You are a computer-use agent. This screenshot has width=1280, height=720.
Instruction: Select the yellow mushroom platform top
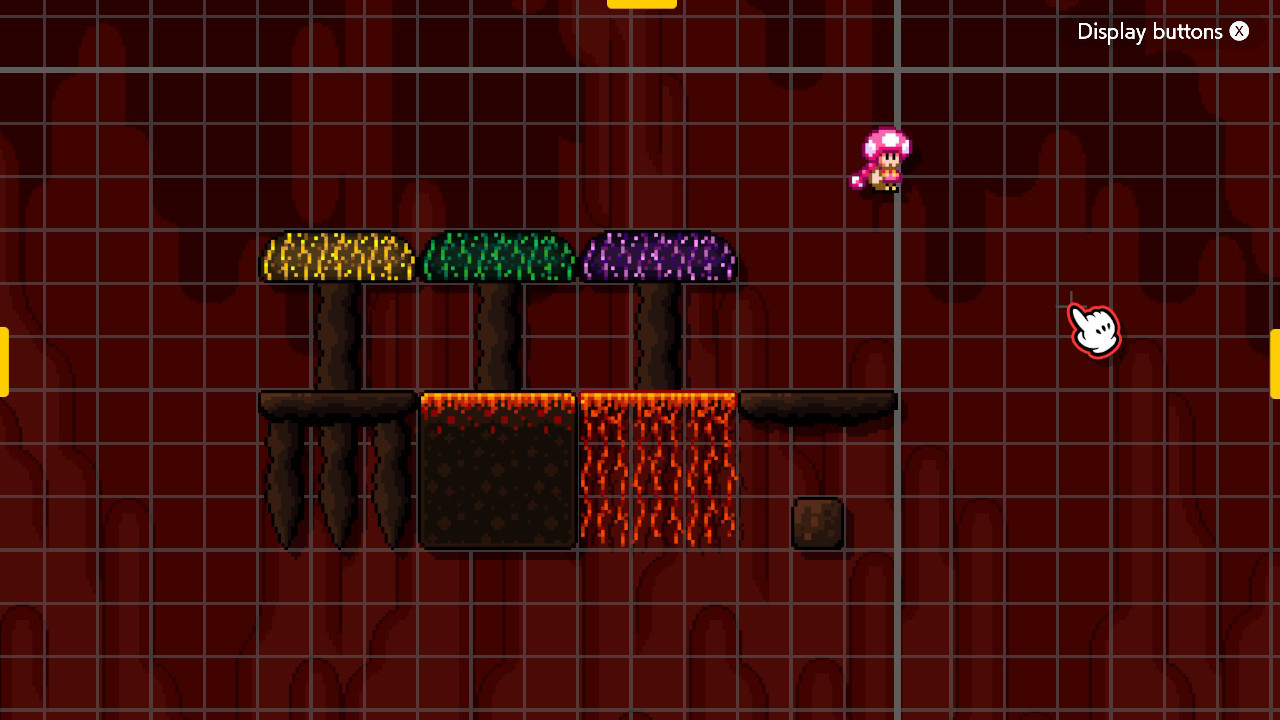click(x=335, y=255)
